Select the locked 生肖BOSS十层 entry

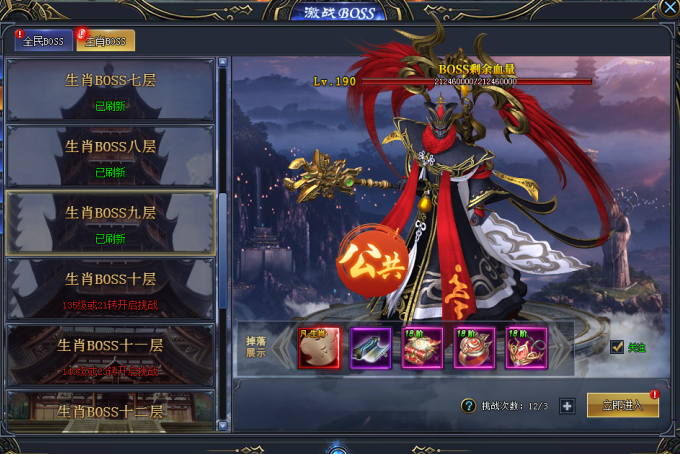(110, 287)
